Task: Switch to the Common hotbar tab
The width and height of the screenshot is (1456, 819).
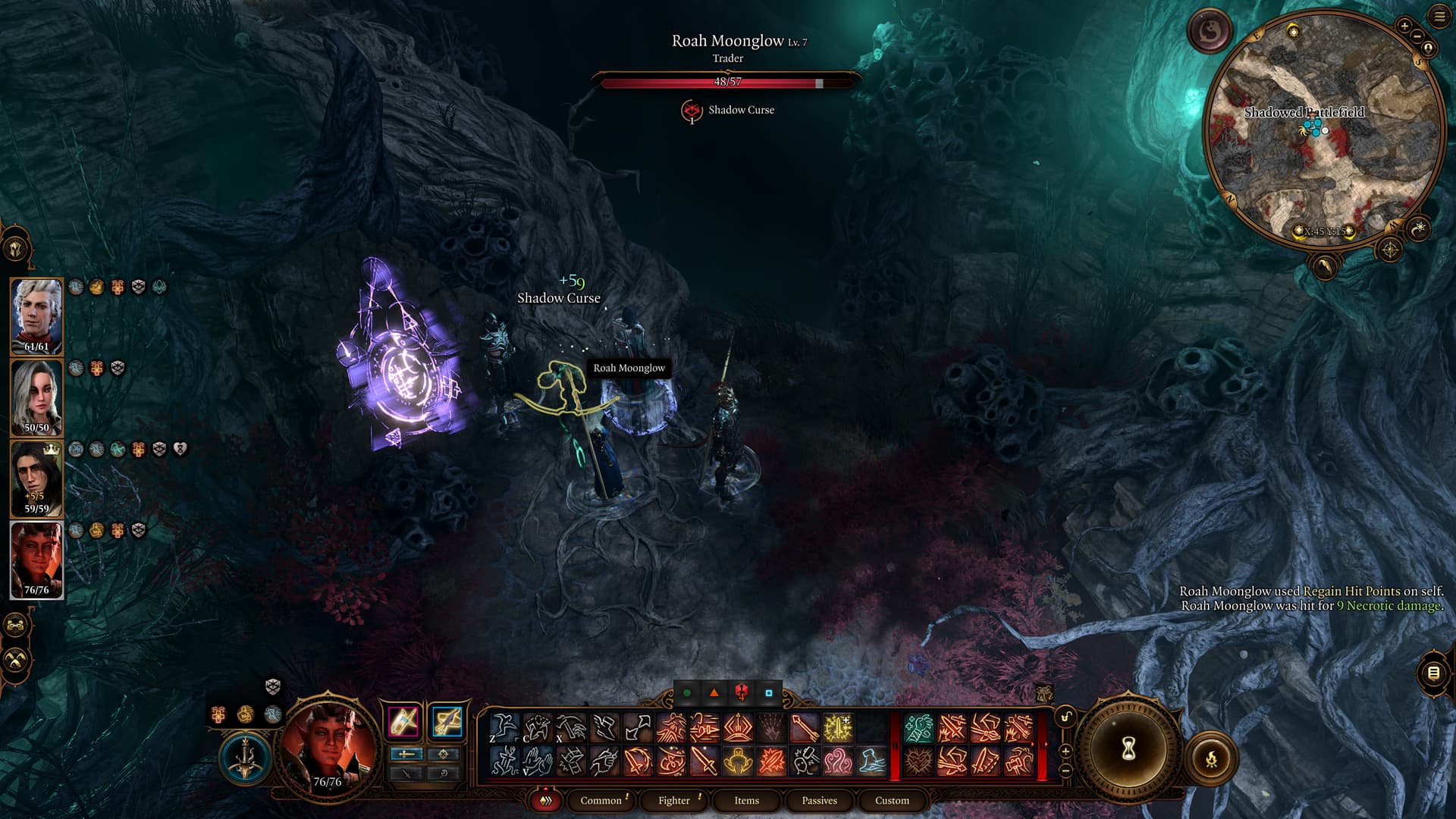Action: pos(601,800)
